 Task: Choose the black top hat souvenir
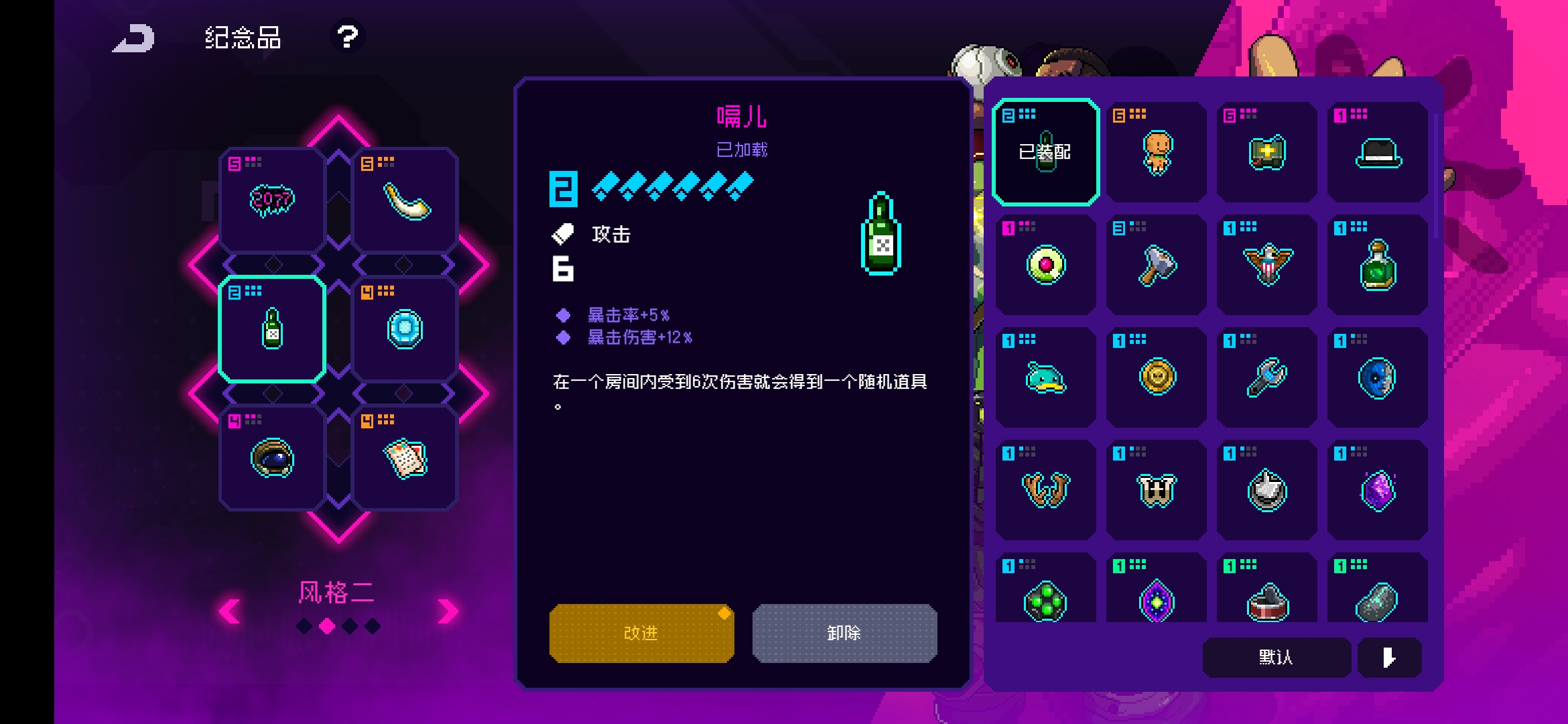1378,152
